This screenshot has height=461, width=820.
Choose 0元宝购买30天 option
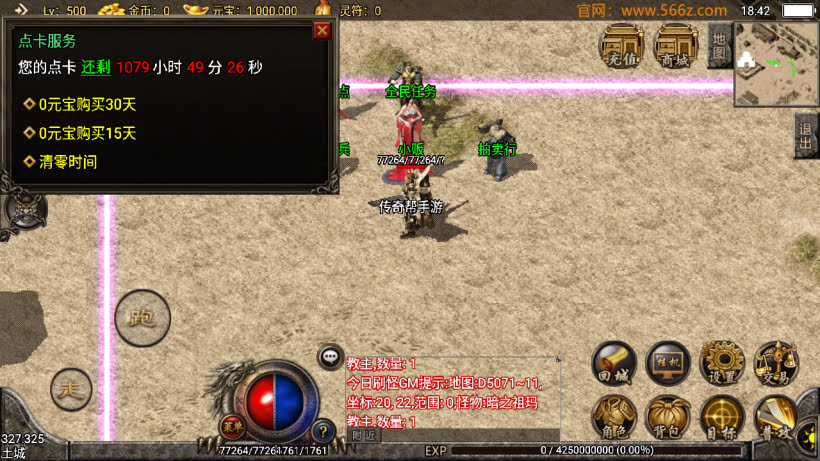pyautogui.click(x=87, y=104)
